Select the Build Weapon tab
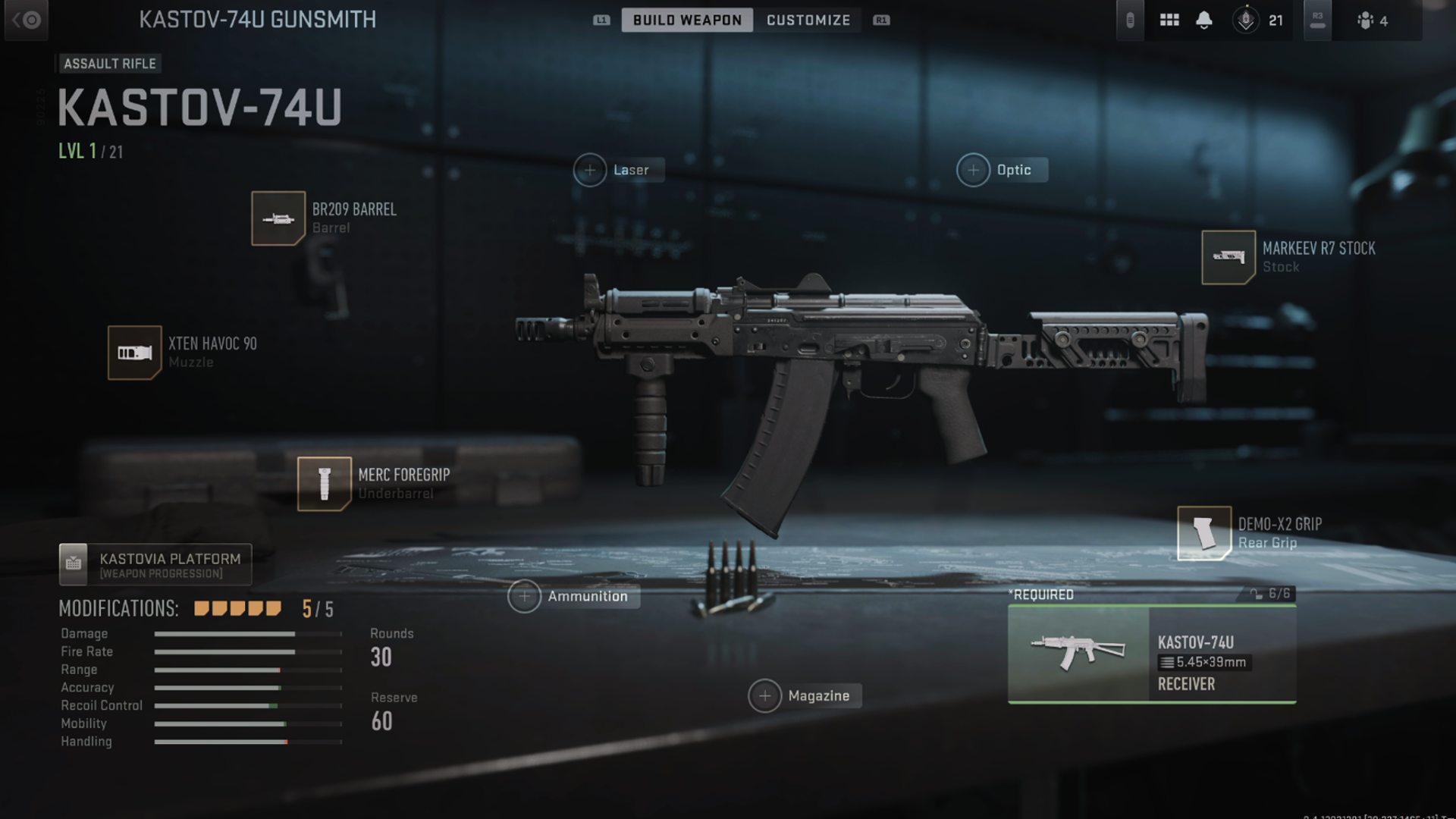Image resolution: width=1456 pixels, height=819 pixels. coord(685,20)
